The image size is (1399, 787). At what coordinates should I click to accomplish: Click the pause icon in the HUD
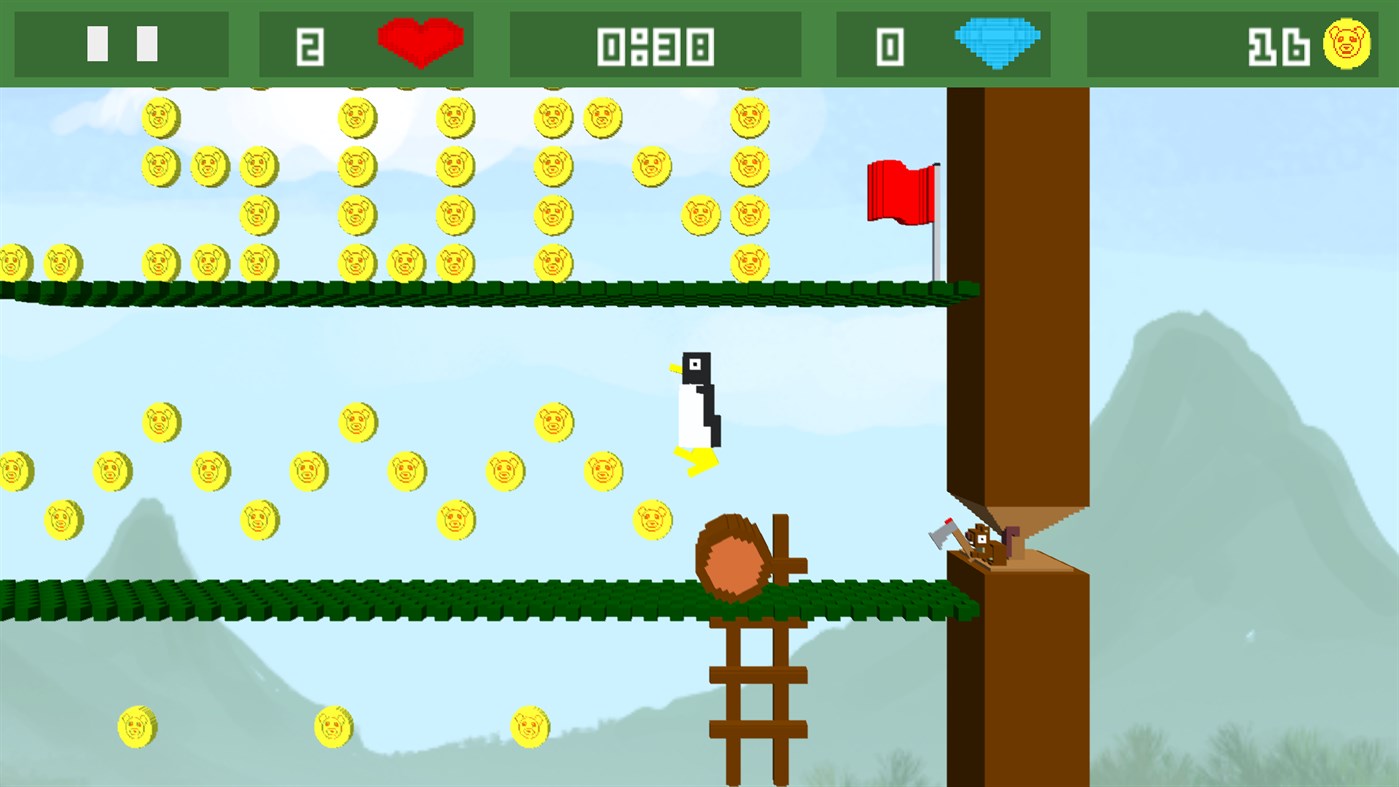pyautogui.click(x=120, y=44)
